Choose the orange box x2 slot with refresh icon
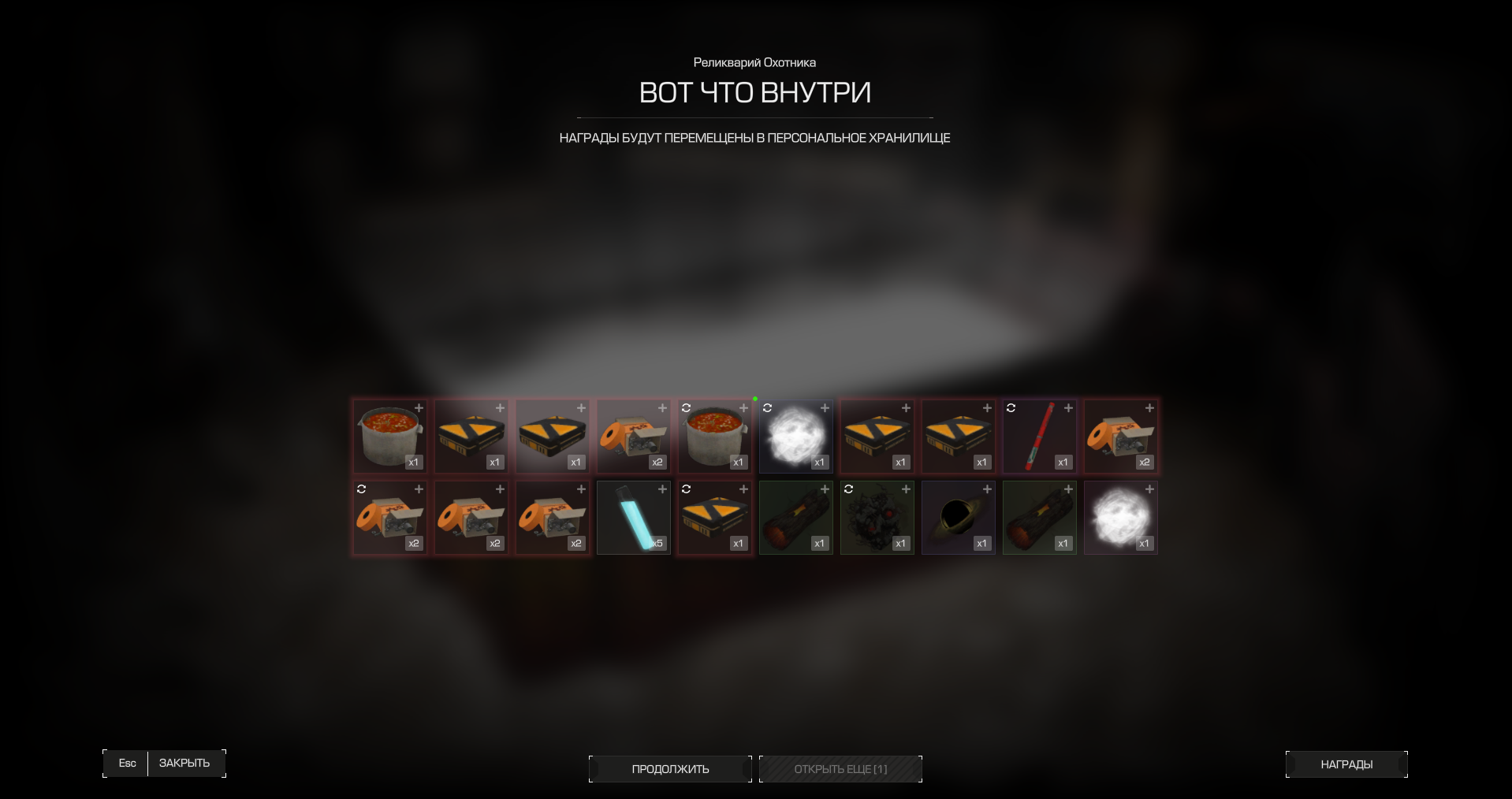This screenshot has width=1512, height=799. coord(389,518)
